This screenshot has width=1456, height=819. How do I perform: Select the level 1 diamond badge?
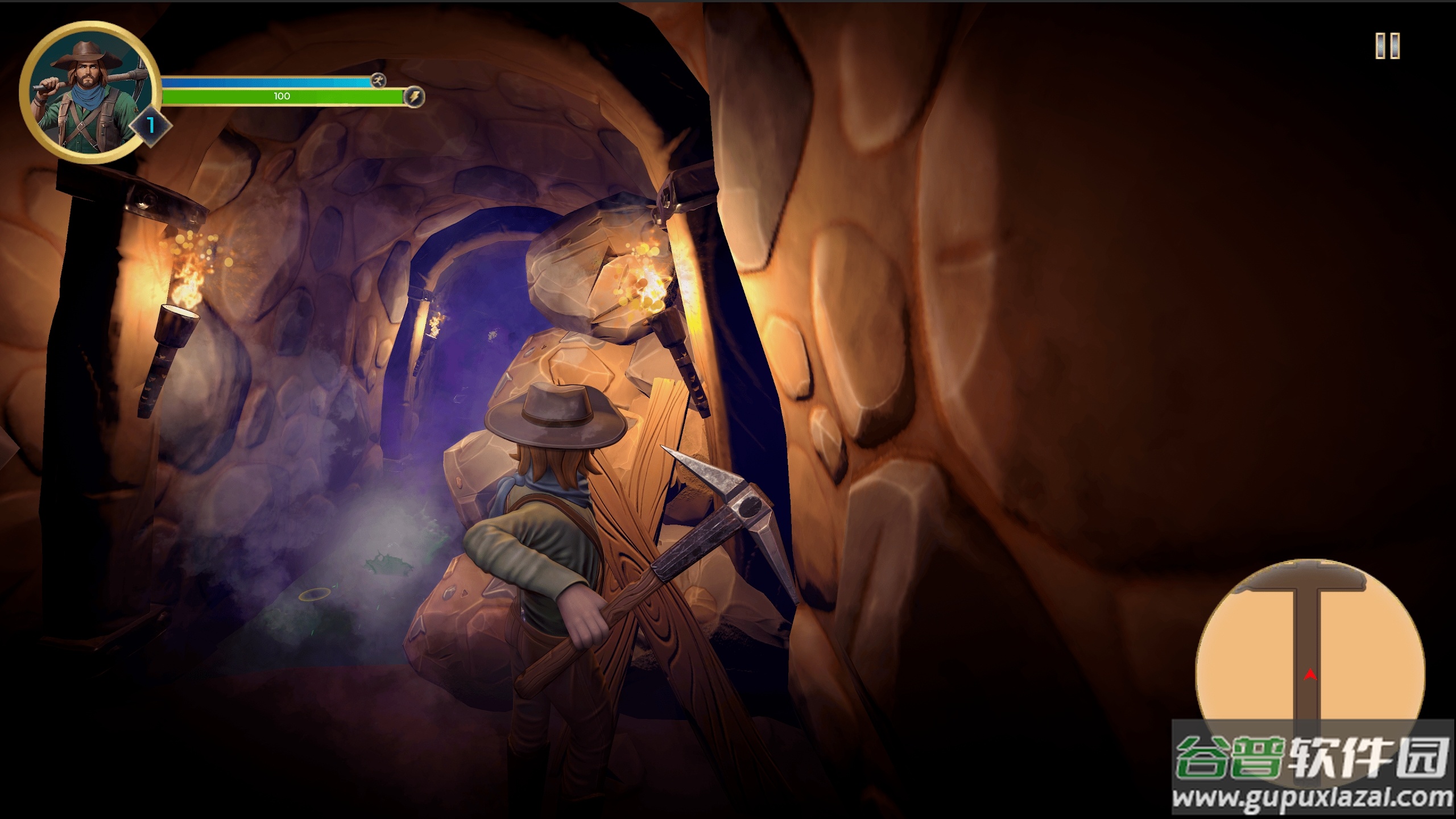(151, 125)
